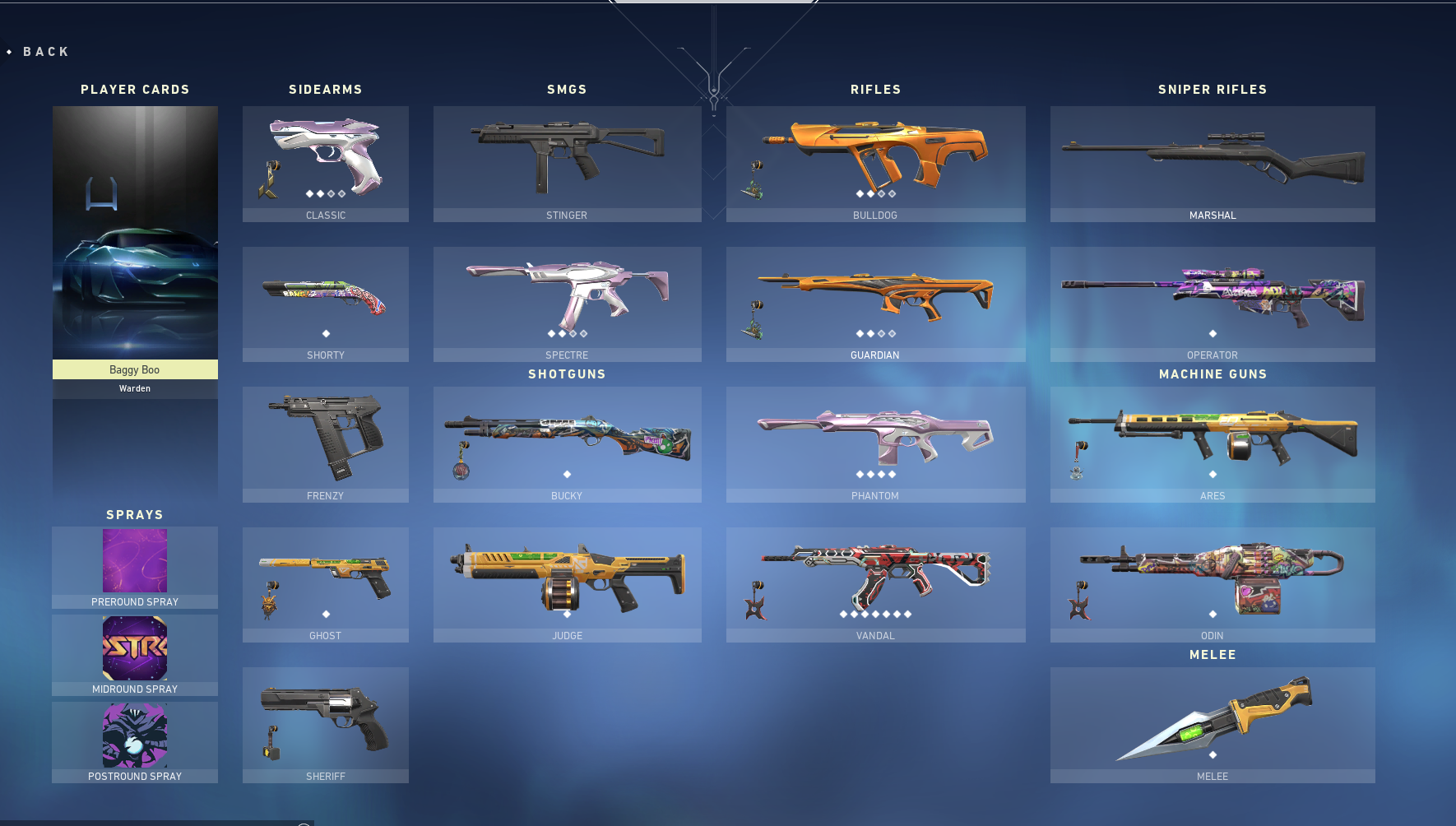Select the Stinger SMG slot

[567, 163]
